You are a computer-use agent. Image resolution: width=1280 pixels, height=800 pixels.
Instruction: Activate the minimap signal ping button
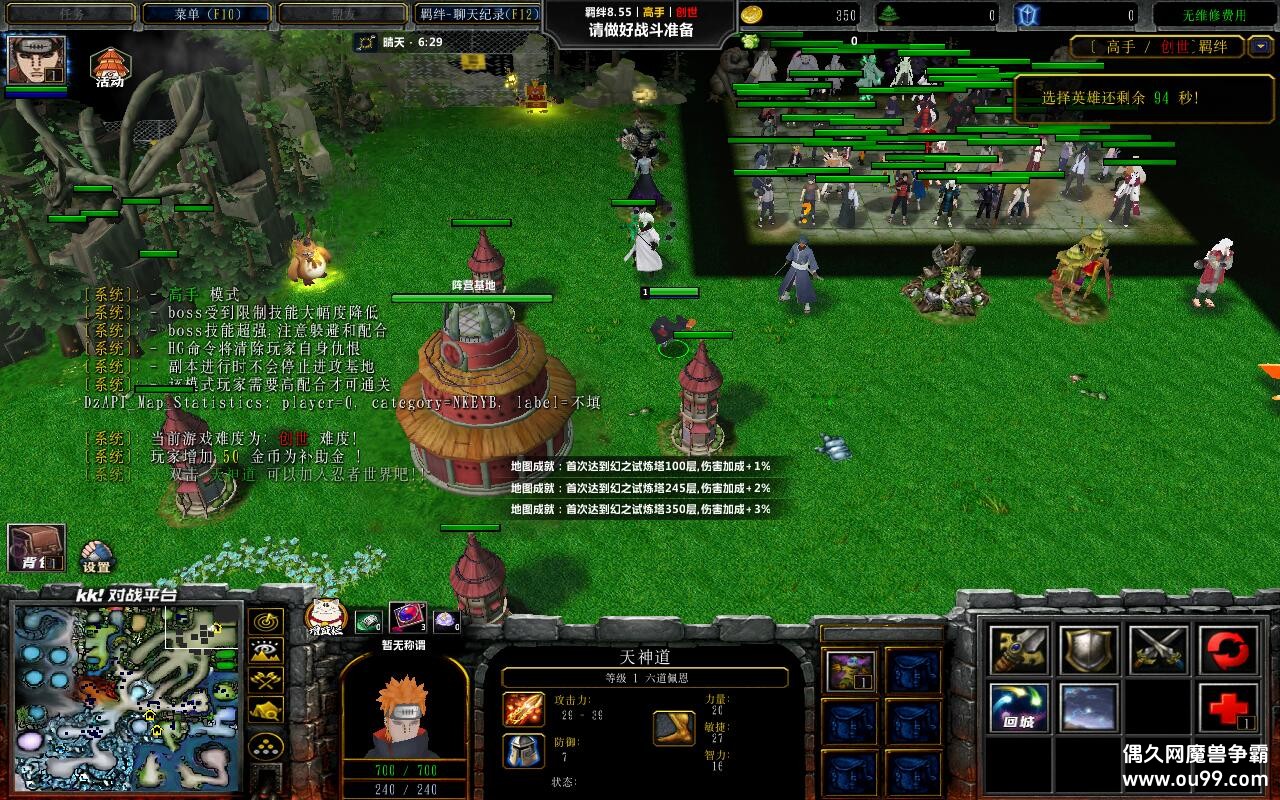pyautogui.click(x=265, y=622)
